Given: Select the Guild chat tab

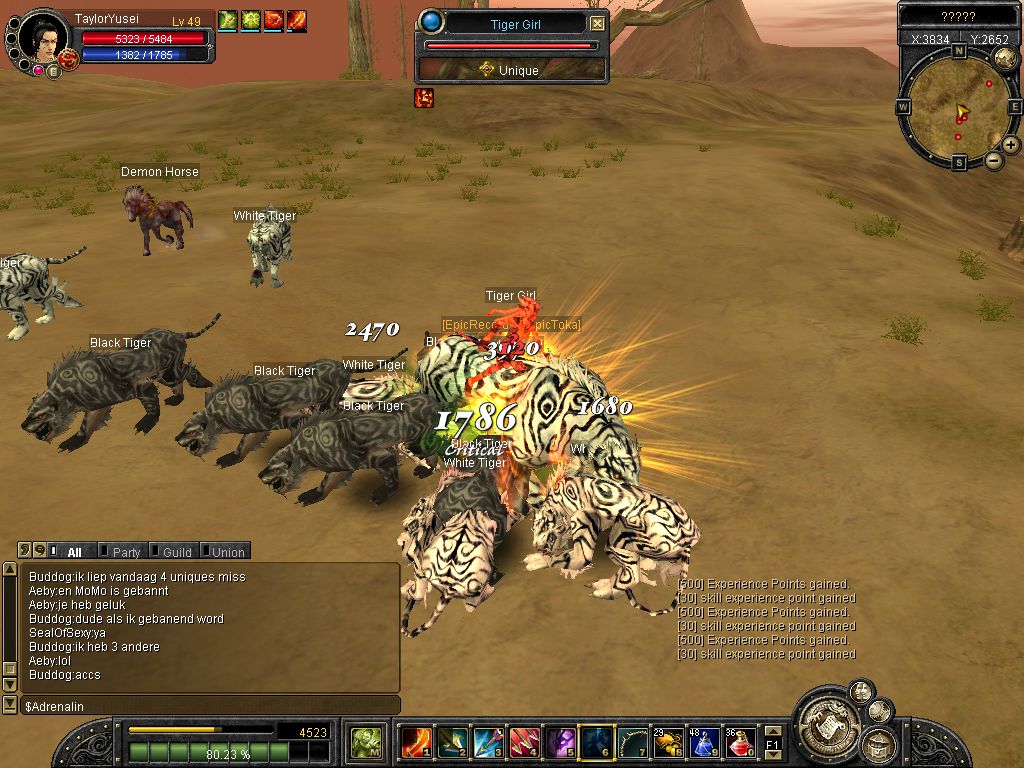Looking at the screenshot, I should 177,551.
